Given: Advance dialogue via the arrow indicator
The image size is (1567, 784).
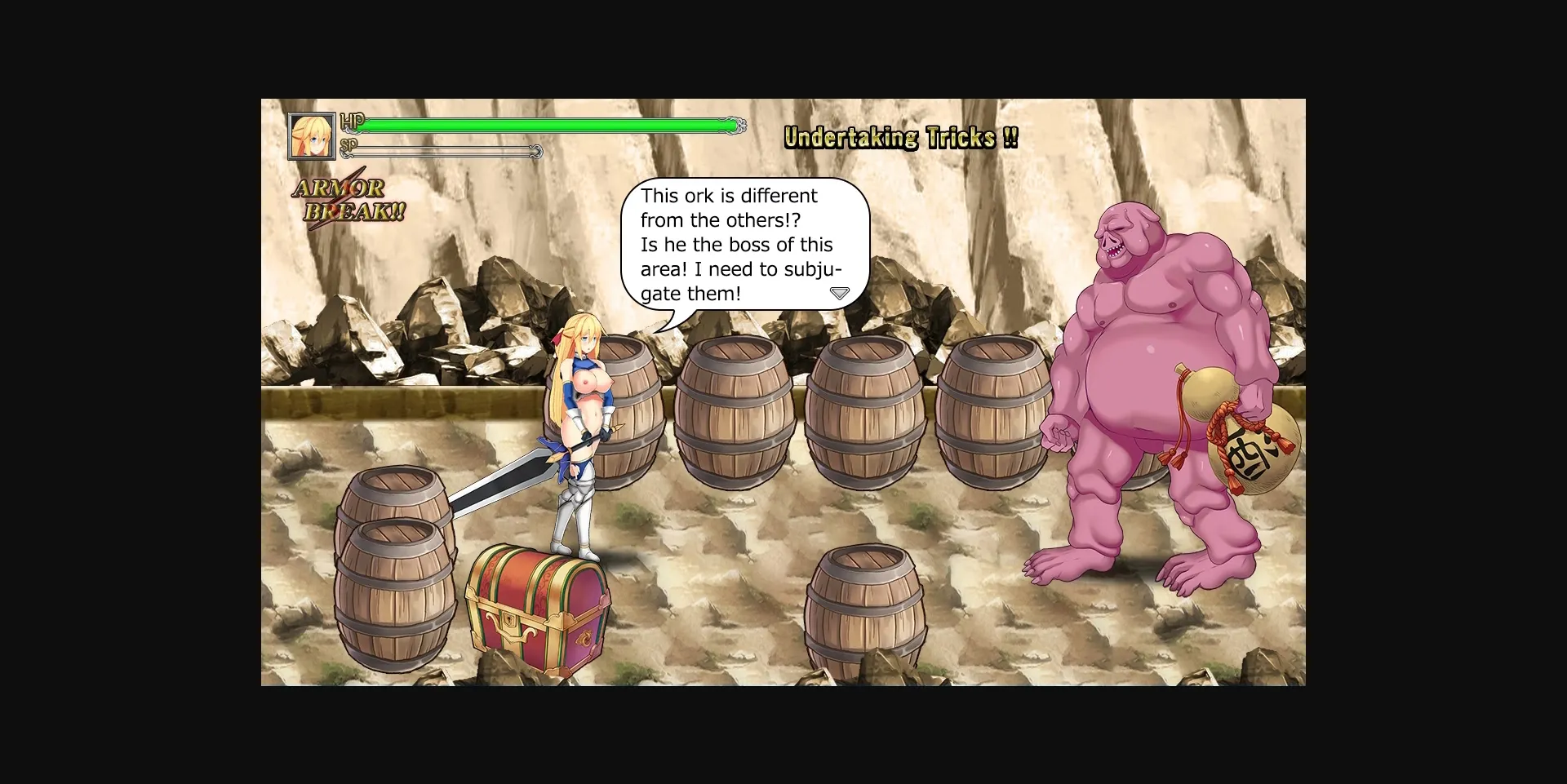Looking at the screenshot, I should 840,293.
